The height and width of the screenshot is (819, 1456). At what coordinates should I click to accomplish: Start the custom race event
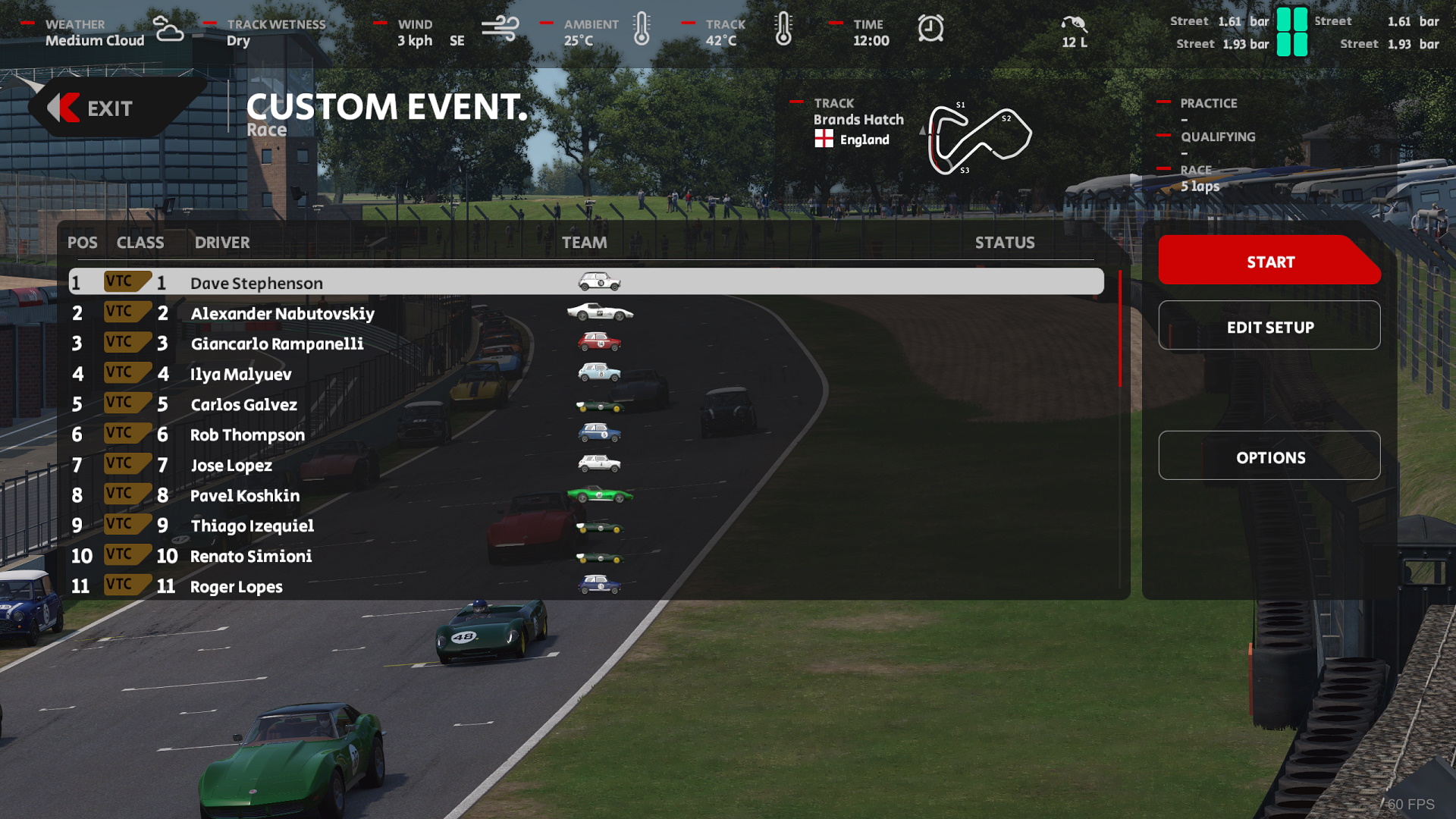click(1269, 262)
